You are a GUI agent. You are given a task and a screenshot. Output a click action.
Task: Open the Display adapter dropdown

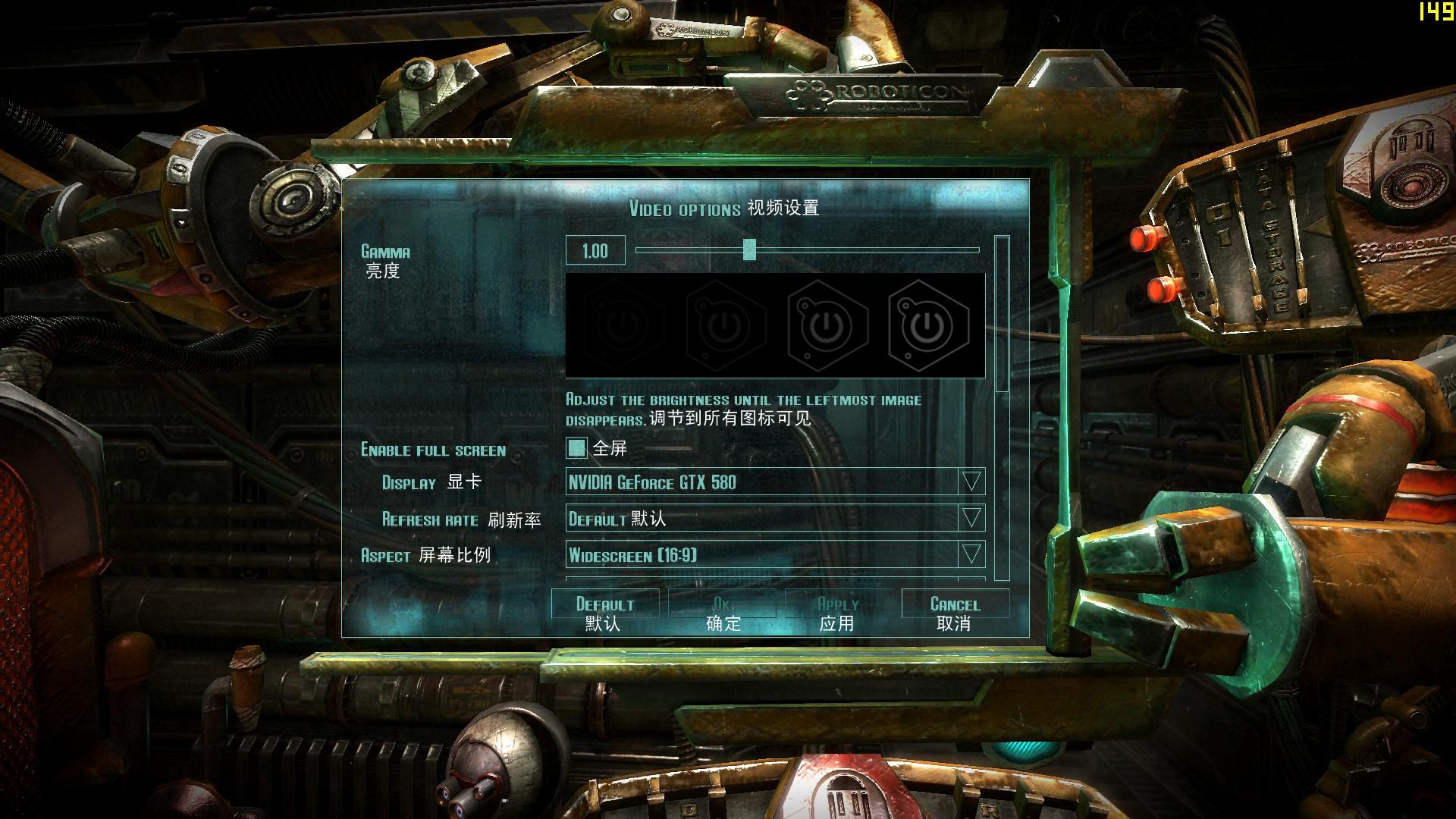pyautogui.click(x=971, y=482)
